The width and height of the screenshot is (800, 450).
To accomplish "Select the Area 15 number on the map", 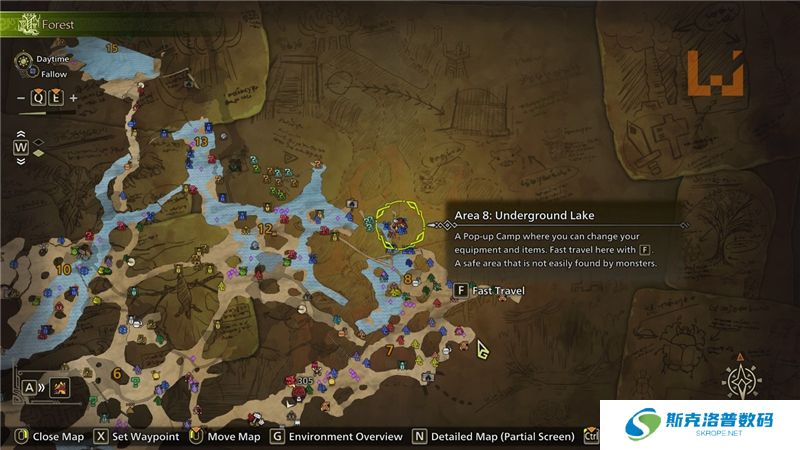I will [x=111, y=48].
